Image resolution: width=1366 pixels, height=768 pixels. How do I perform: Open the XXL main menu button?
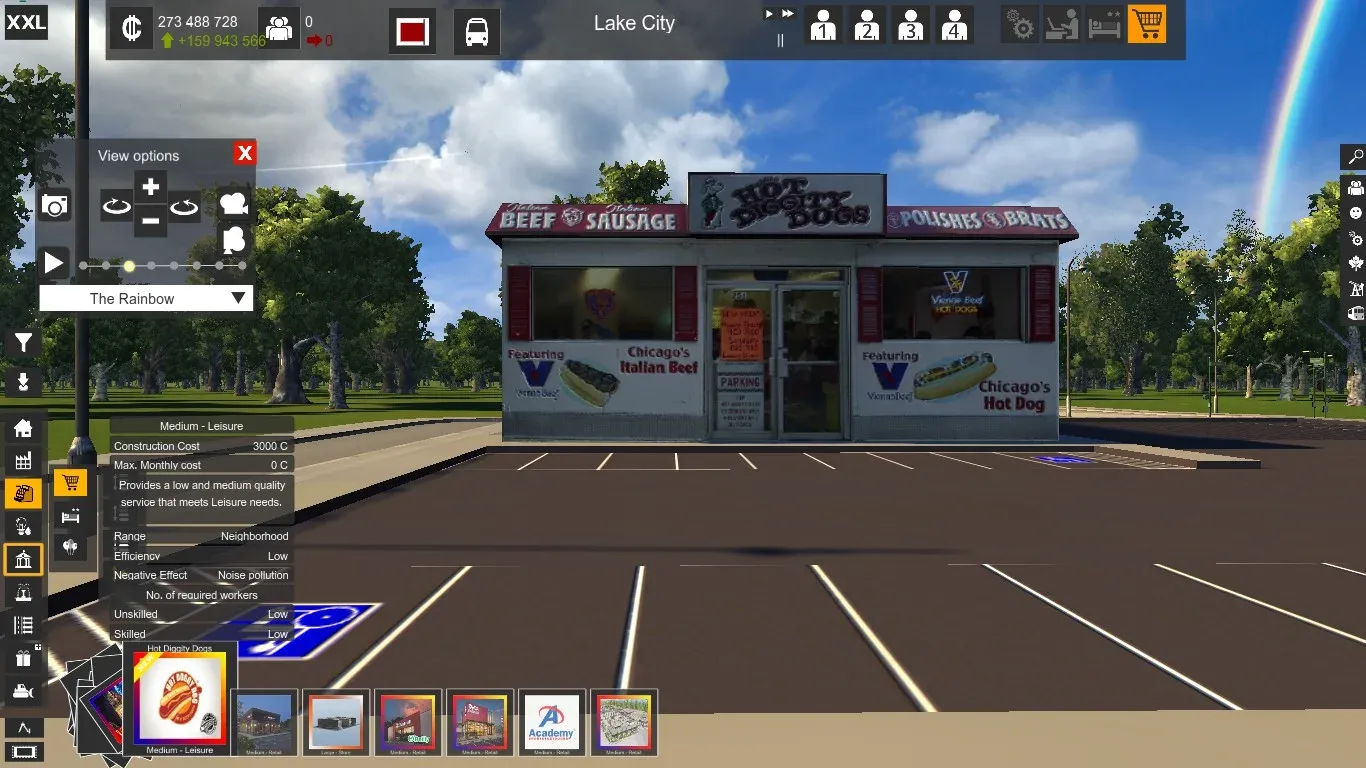[26, 22]
